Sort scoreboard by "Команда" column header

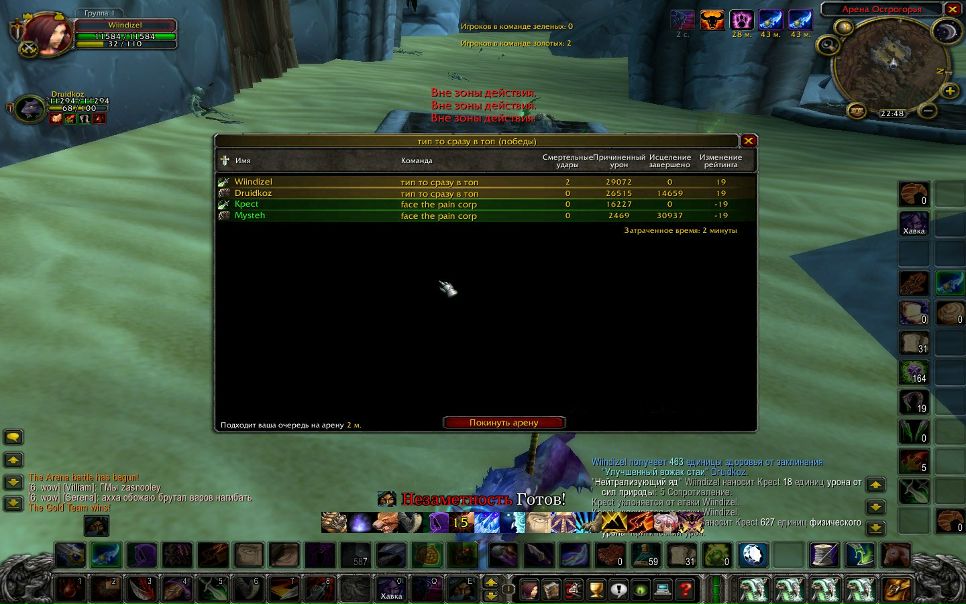point(417,160)
